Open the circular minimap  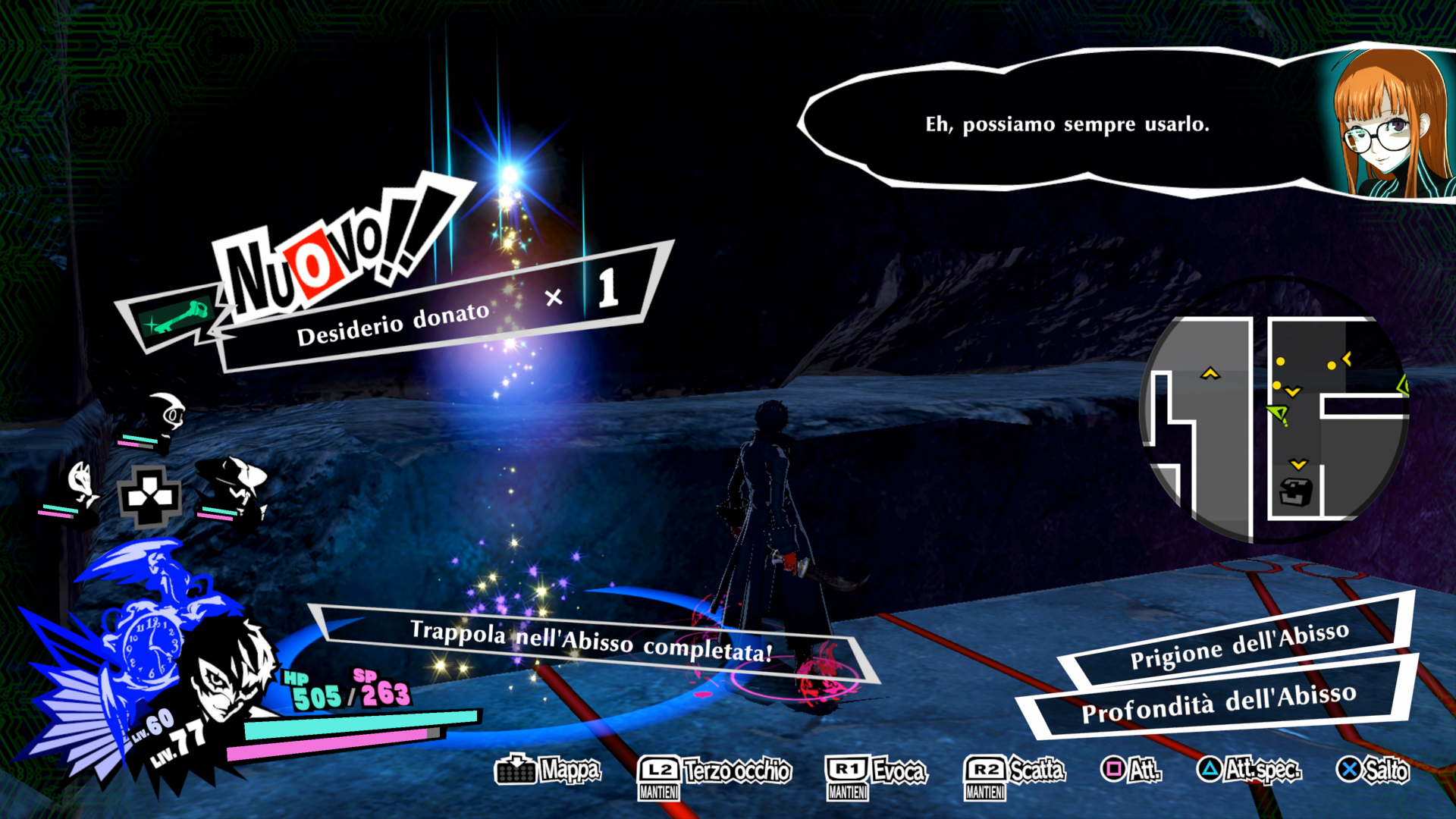tap(1274, 413)
